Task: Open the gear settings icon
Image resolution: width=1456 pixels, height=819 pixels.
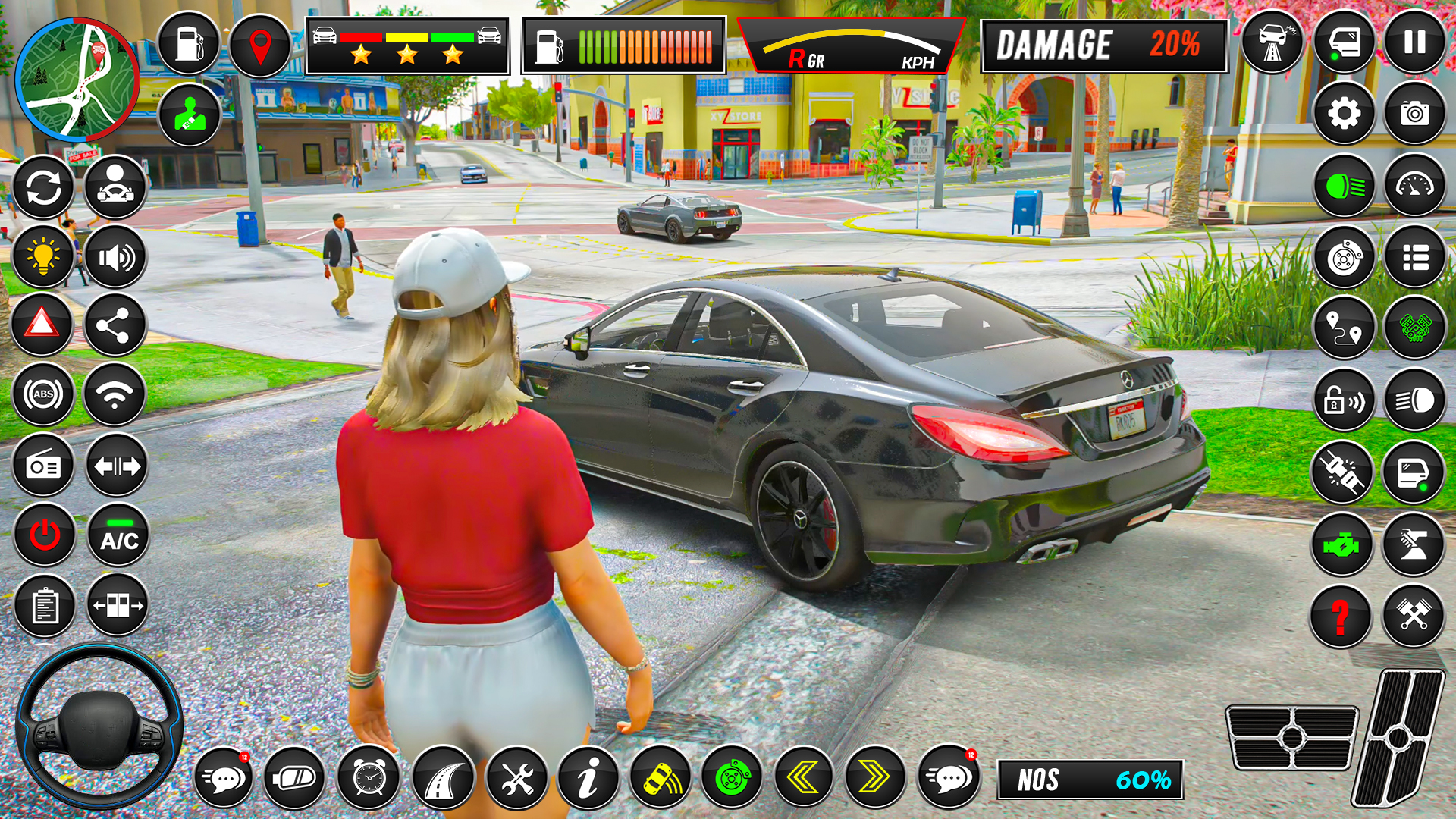Action: (1344, 114)
